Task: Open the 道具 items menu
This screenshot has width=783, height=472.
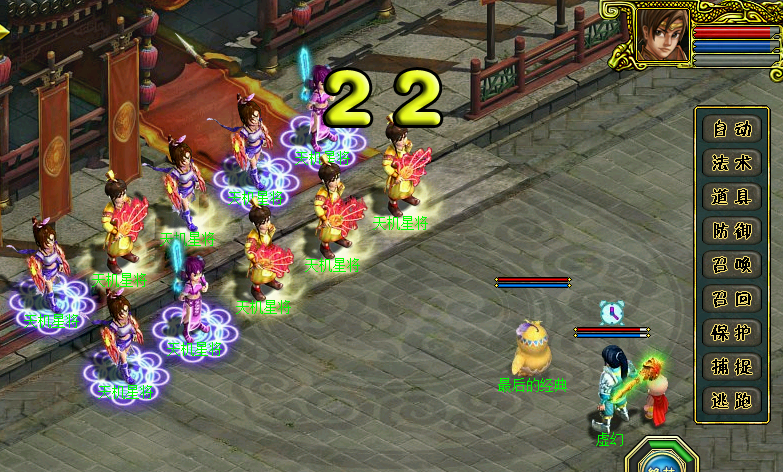Action: [731, 197]
